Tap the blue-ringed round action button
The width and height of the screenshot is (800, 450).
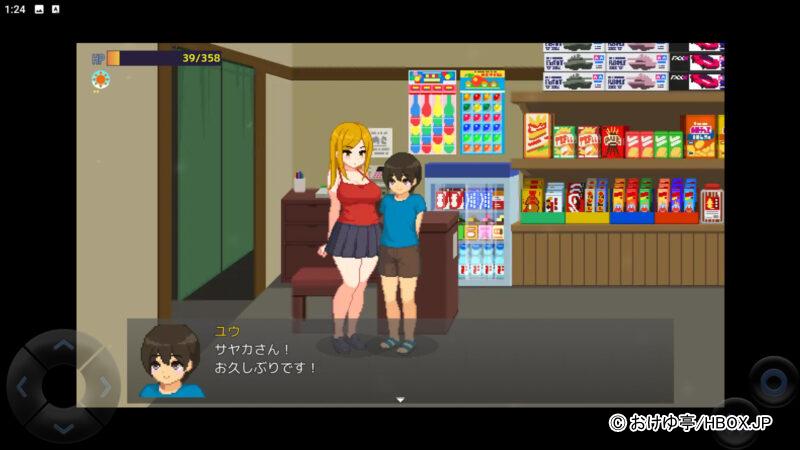pyautogui.click(x=773, y=381)
